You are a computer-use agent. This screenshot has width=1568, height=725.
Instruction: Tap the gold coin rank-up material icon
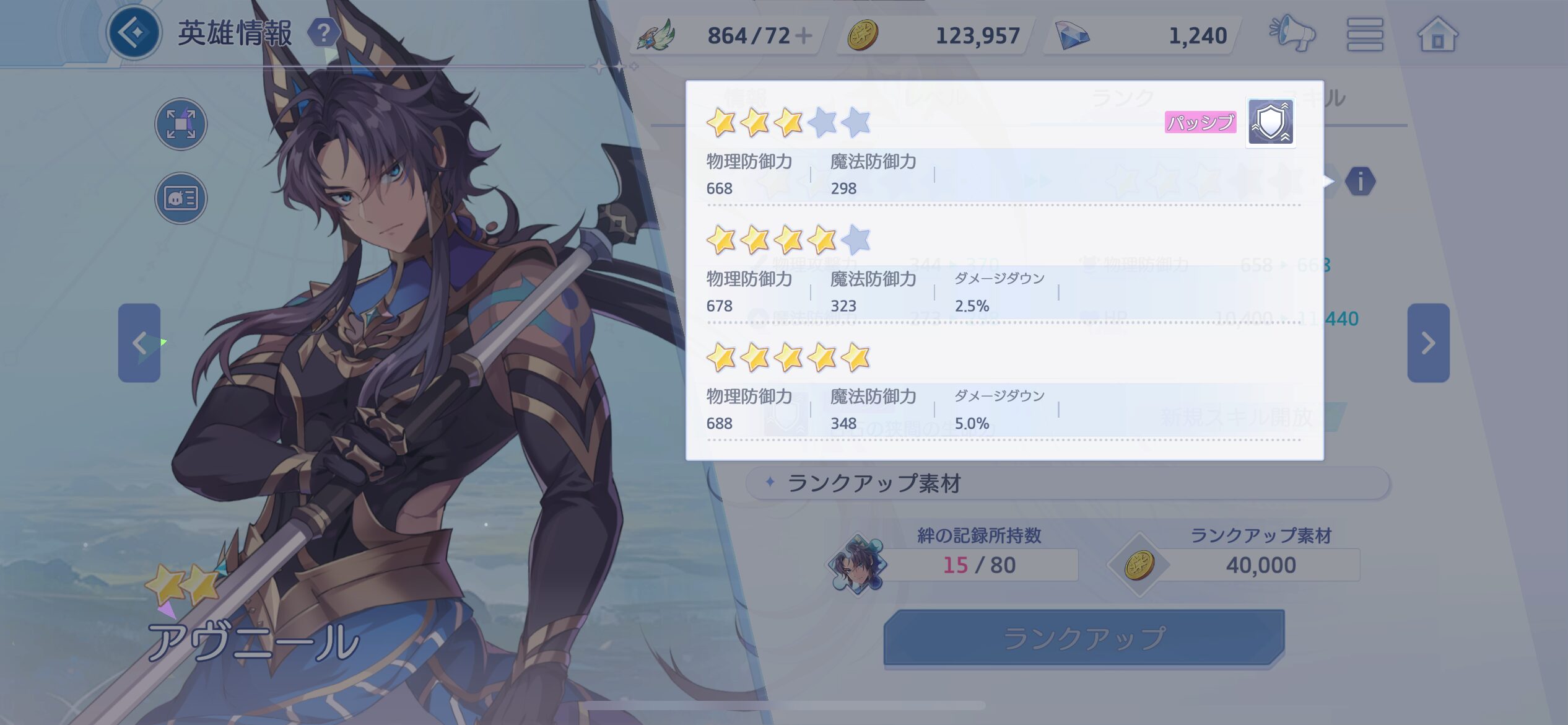point(1139,565)
